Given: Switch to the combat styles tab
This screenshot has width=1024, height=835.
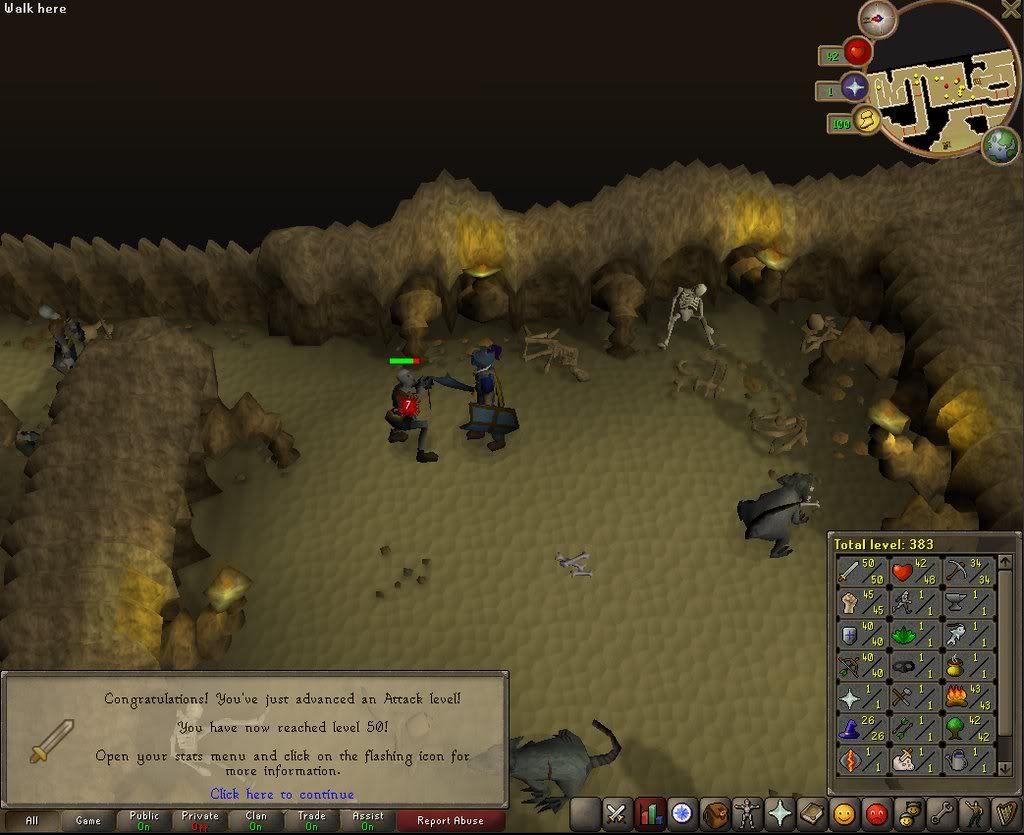Looking at the screenshot, I should click(x=616, y=814).
